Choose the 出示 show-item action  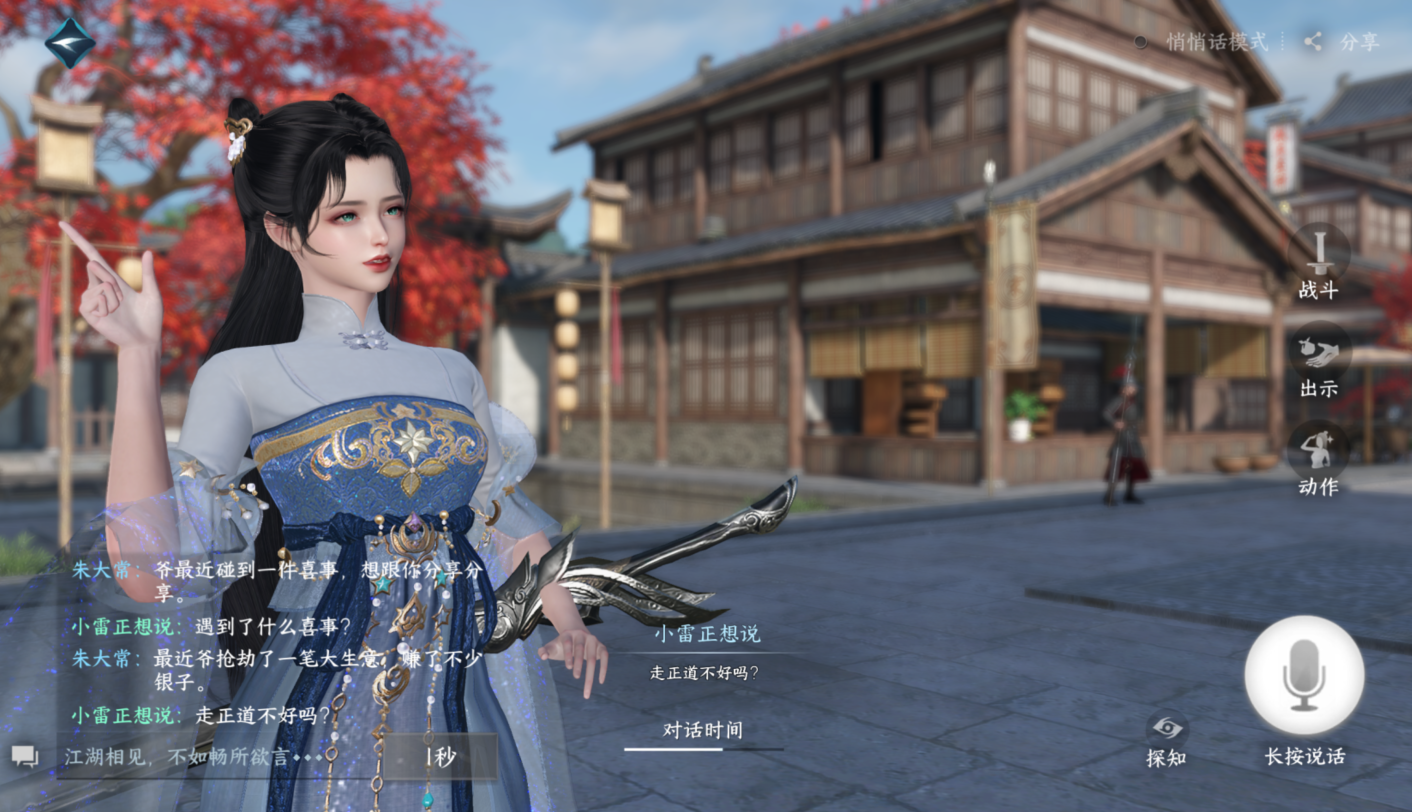pyautogui.click(x=1319, y=351)
